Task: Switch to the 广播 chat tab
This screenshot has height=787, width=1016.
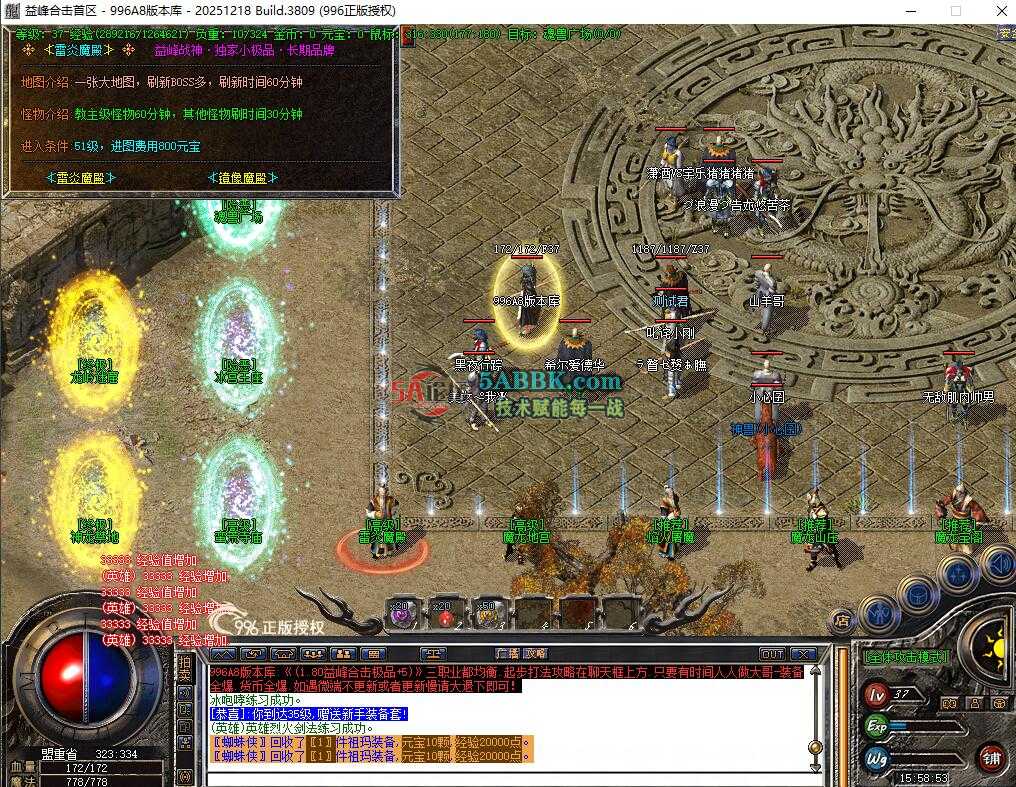Action: click(x=508, y=655)
